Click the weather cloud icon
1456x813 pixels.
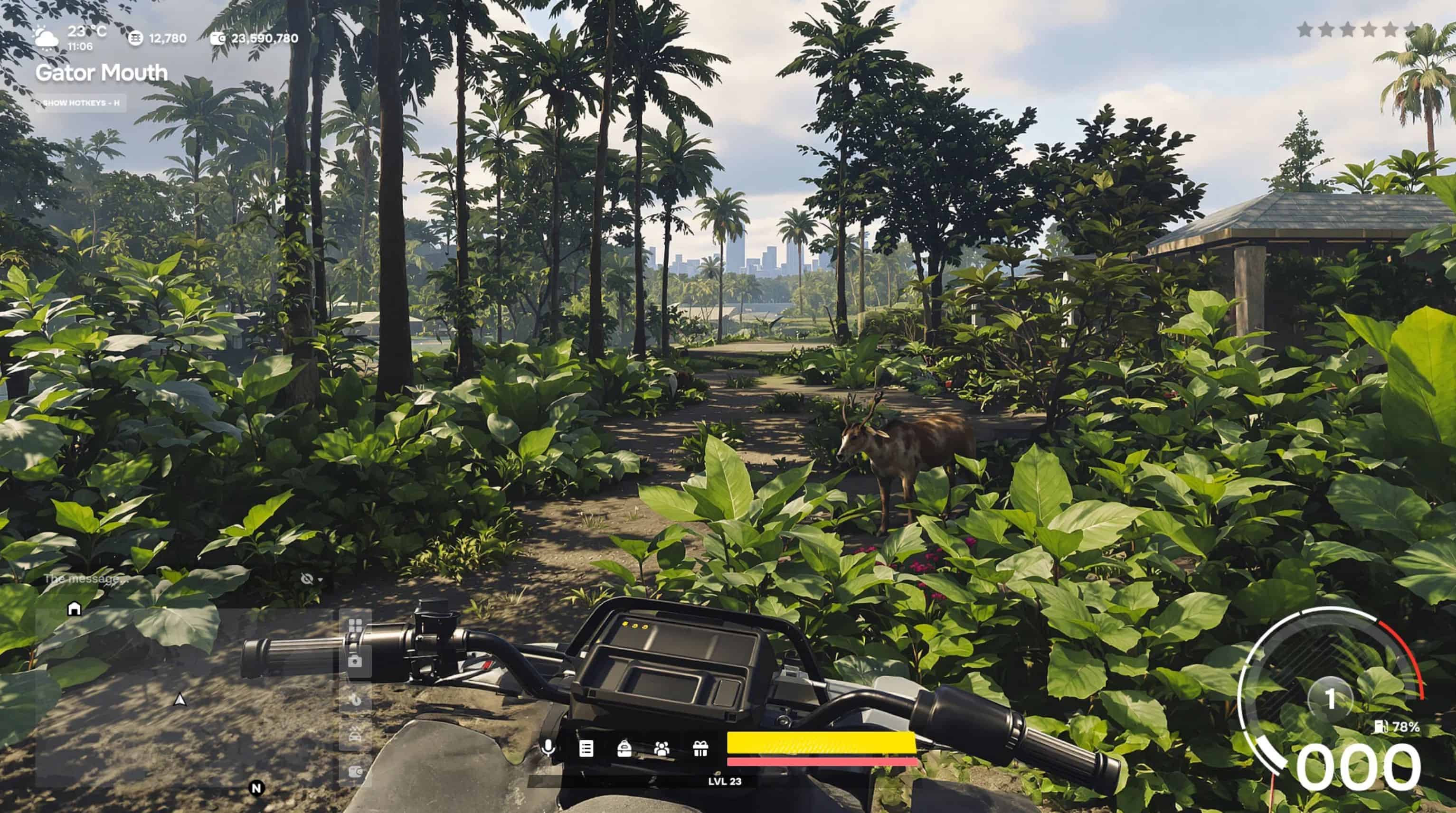[45, 38]
